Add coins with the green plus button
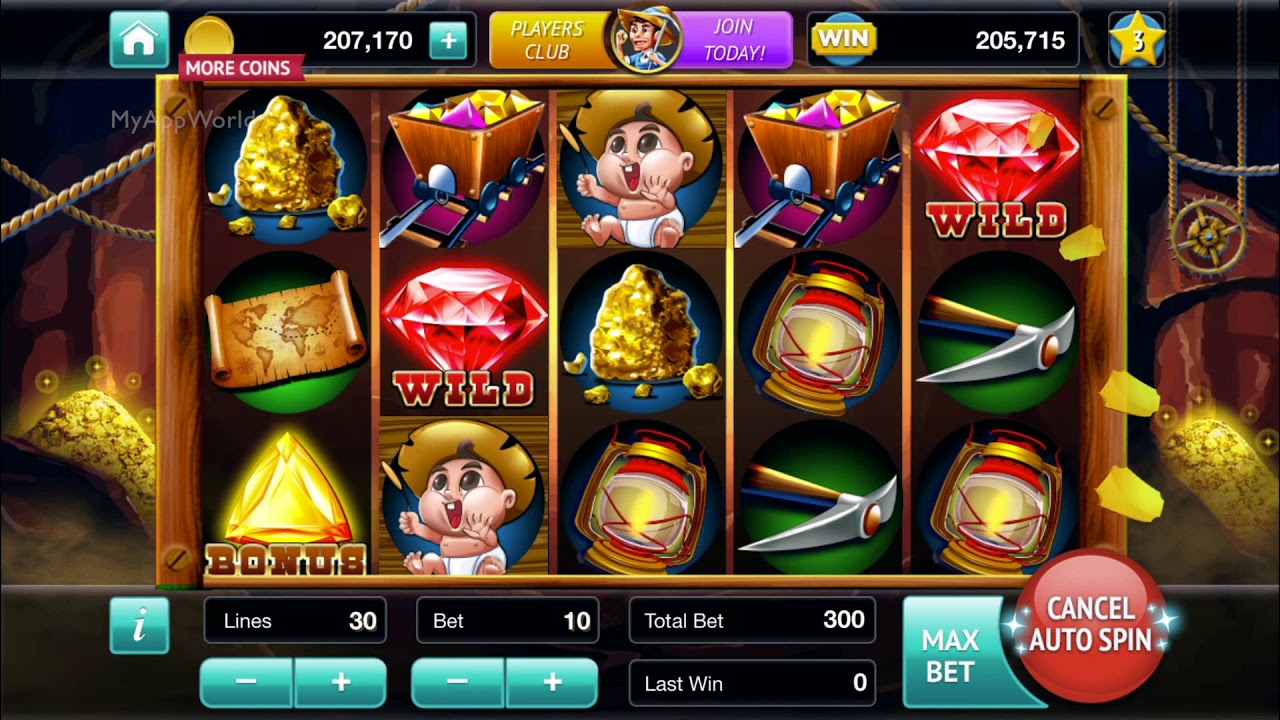The width and height of the screenshot is (1280, 720). tap(448, 41)
